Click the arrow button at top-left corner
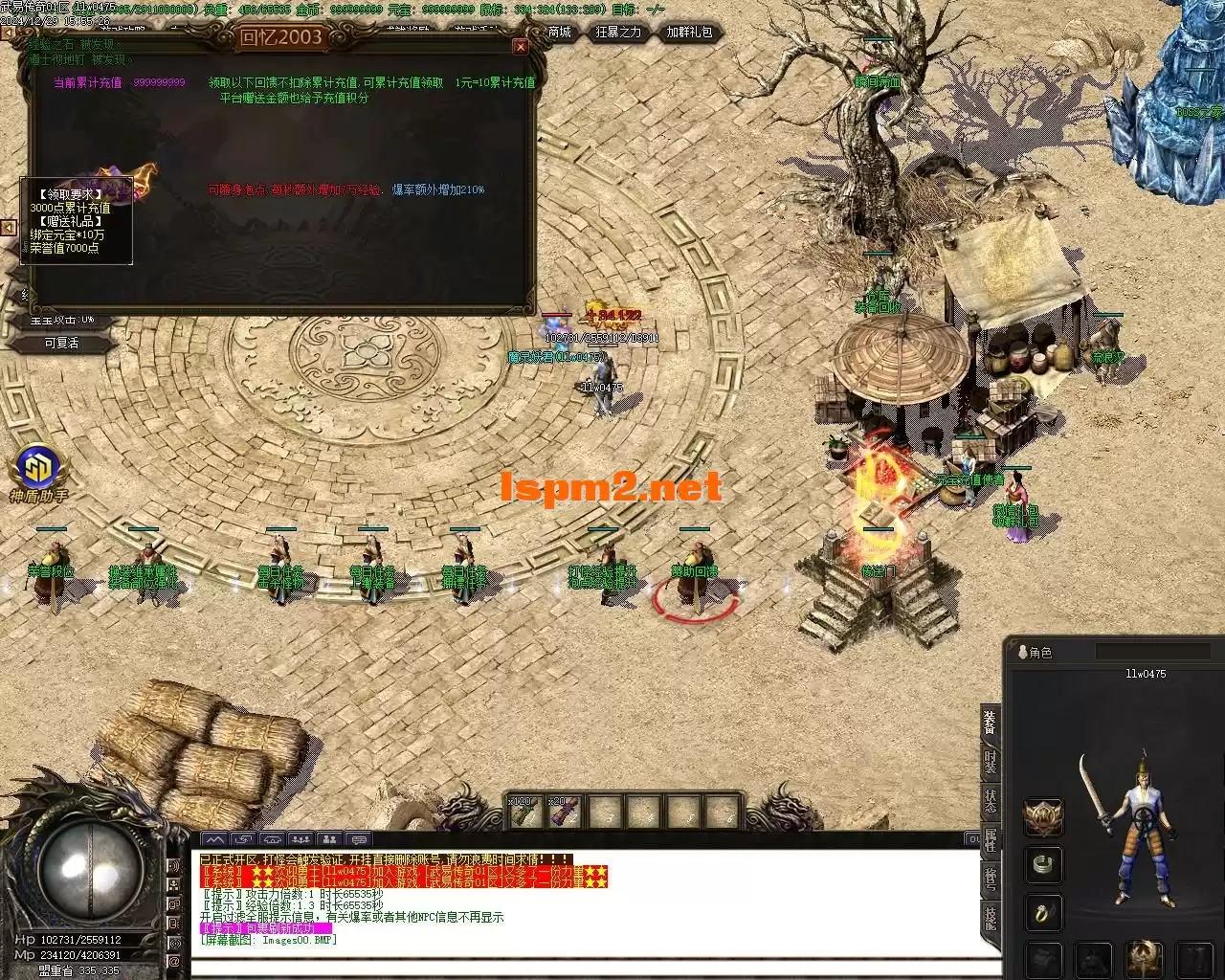1225x980 pixels. (8, 33)
